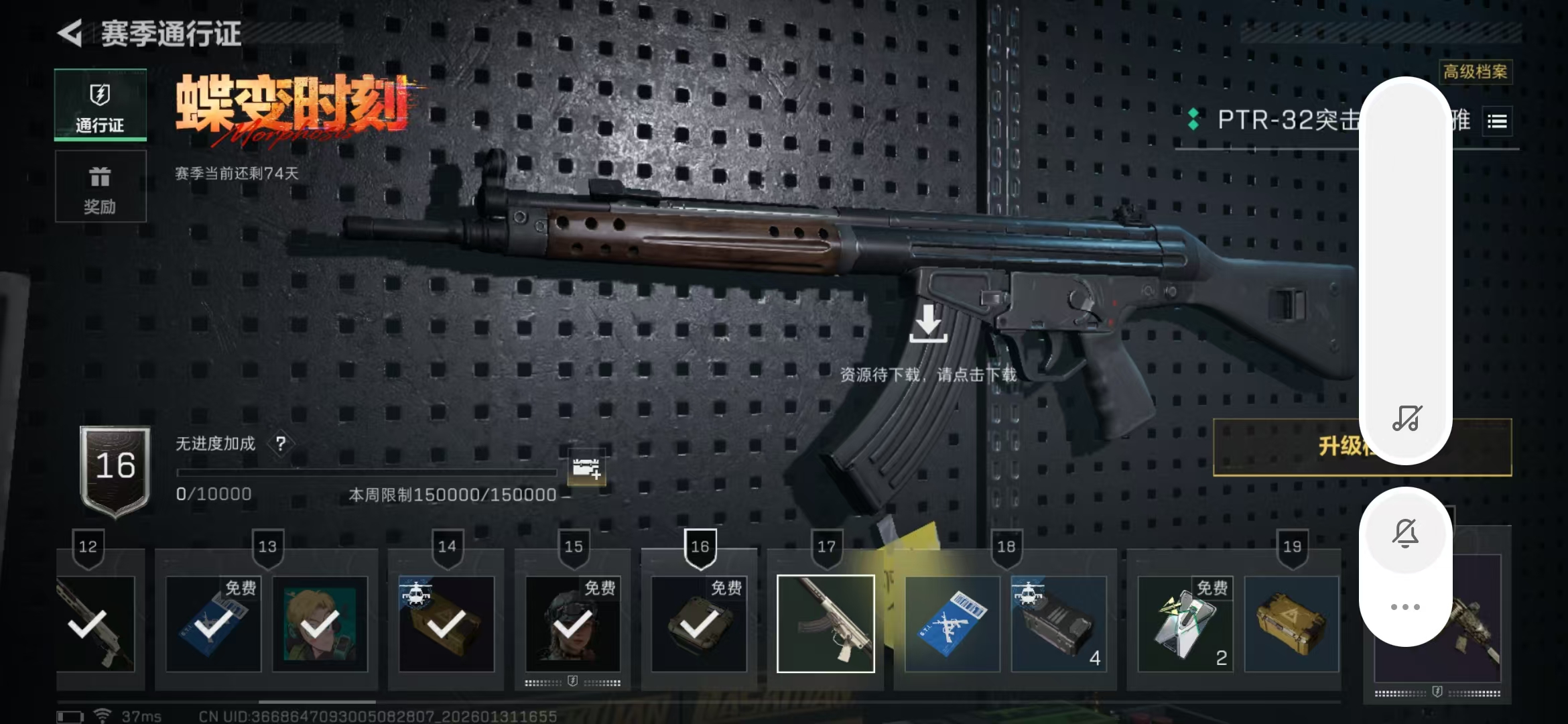This screenshot has width=1568, height=724.
Task: Open the three-dot overlay menu
Action: point(1406,607)
